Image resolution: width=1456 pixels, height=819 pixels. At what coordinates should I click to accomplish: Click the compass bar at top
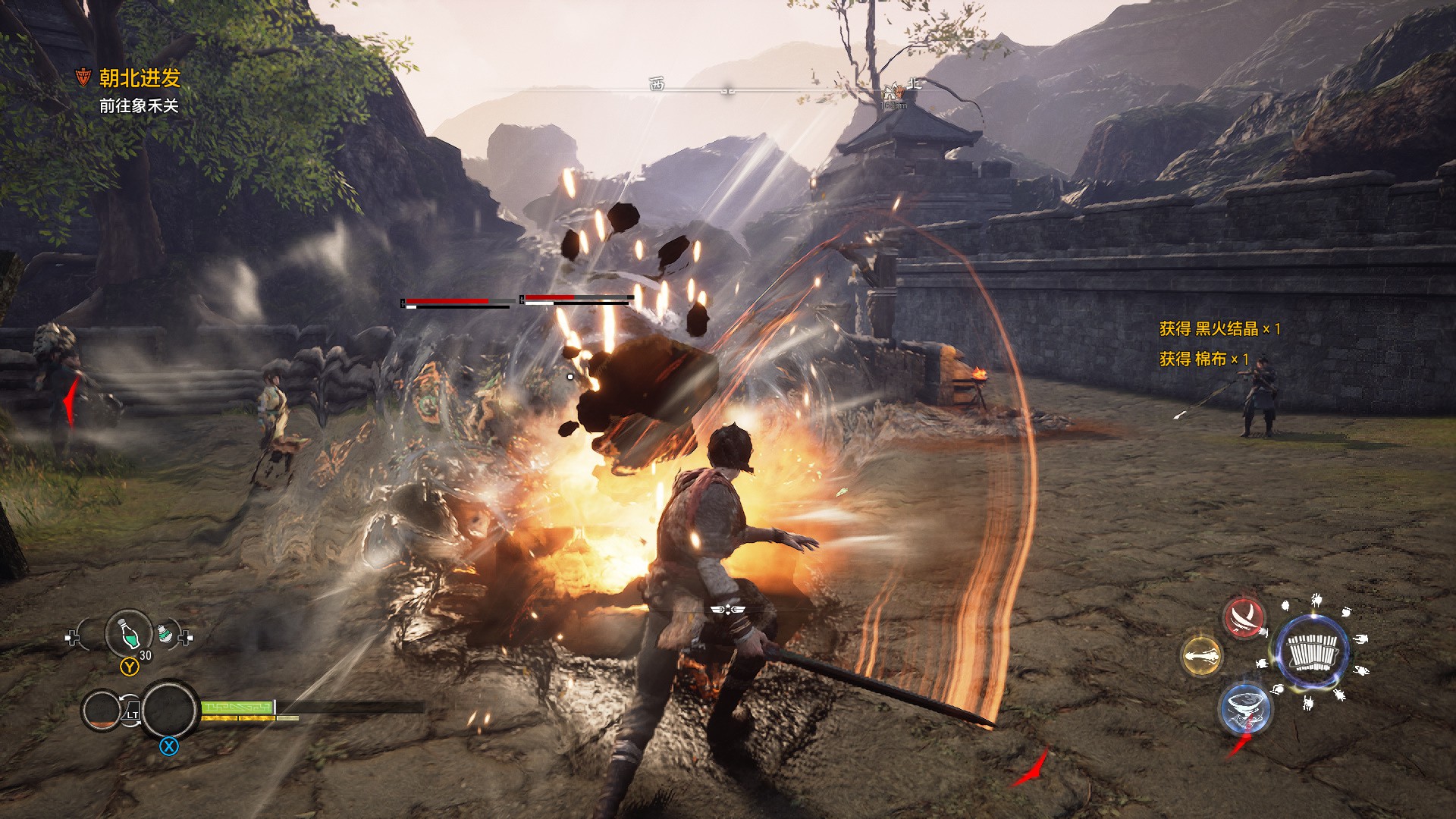point(728,89)
